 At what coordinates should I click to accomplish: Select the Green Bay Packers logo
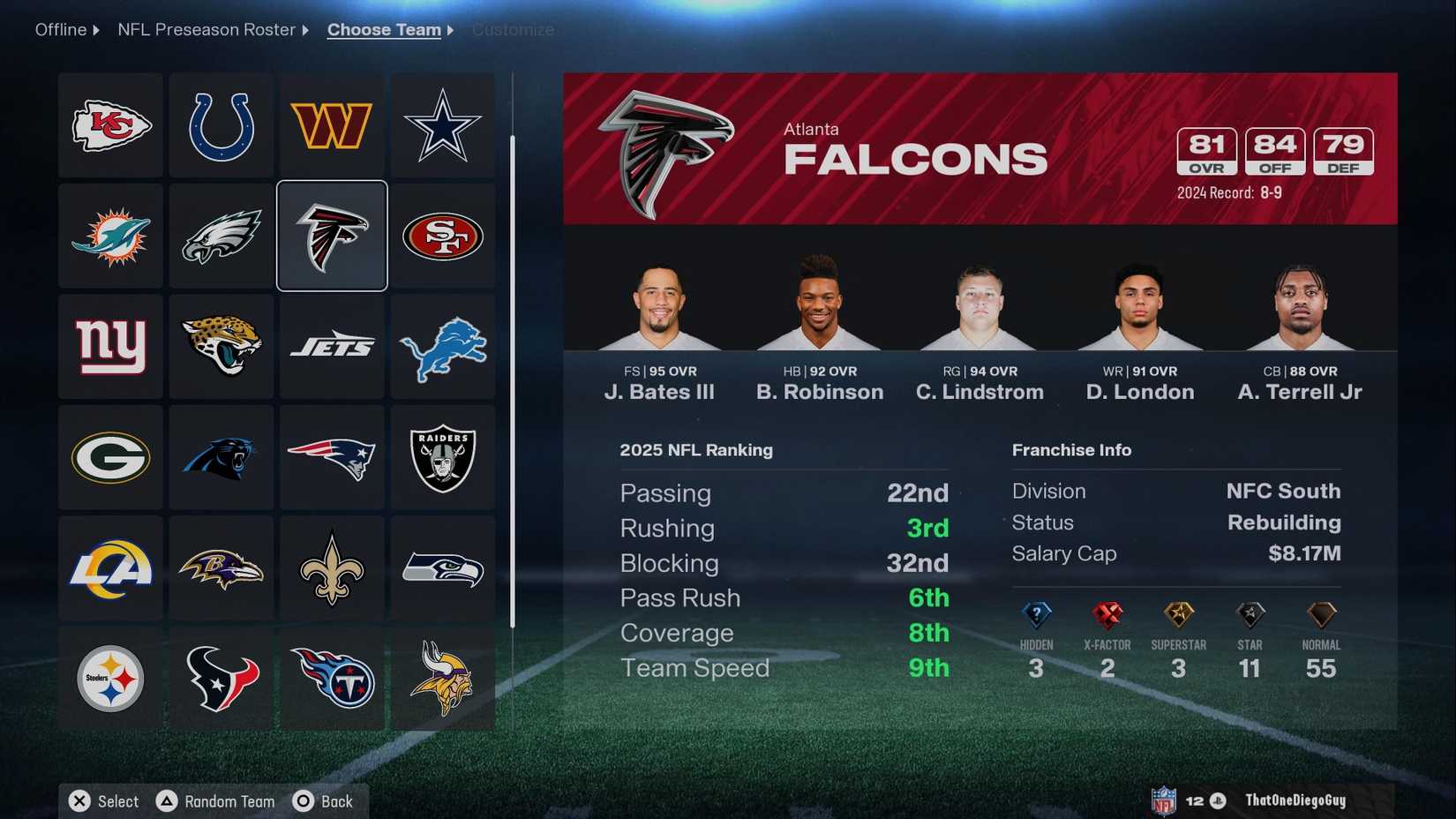click(109, 458)
